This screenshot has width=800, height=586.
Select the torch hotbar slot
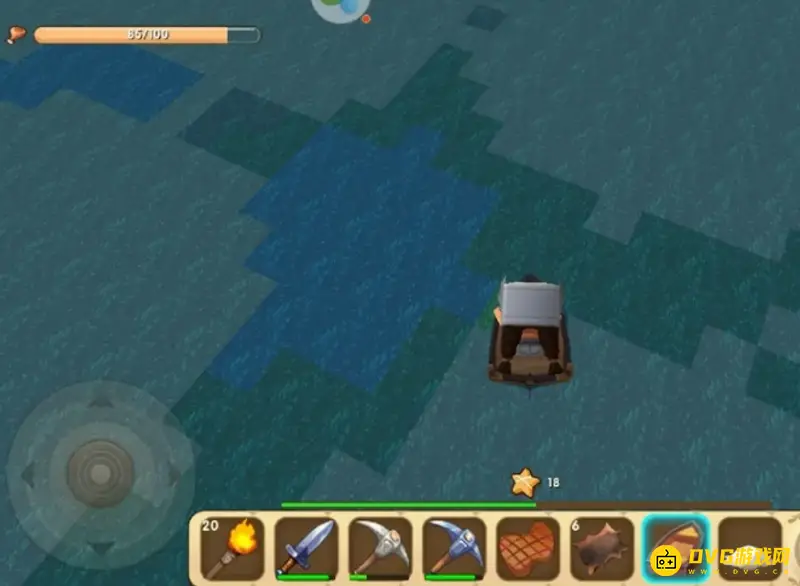pos(233,548)
